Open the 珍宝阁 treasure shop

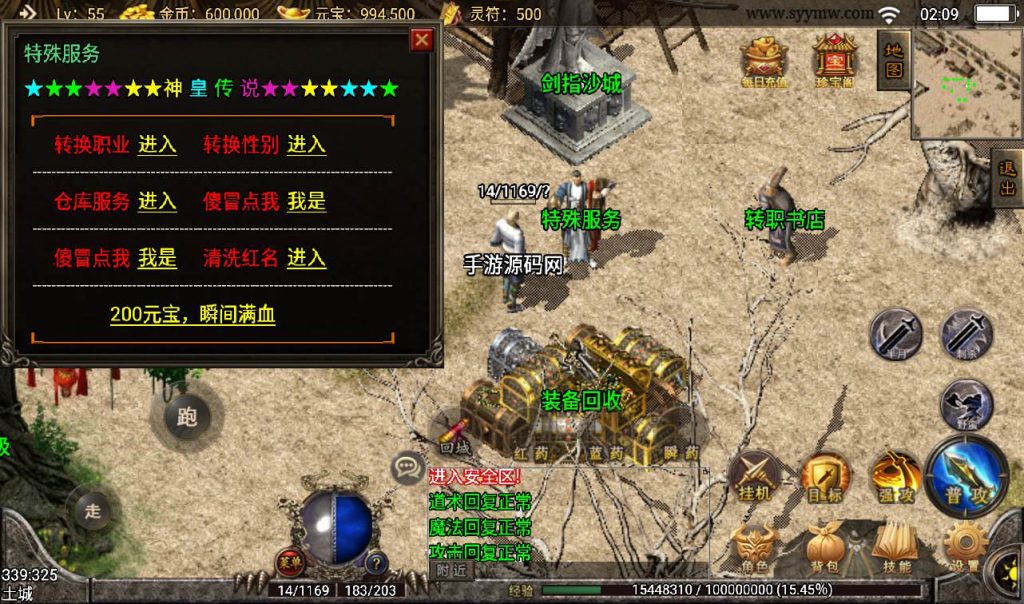point(833,62)
